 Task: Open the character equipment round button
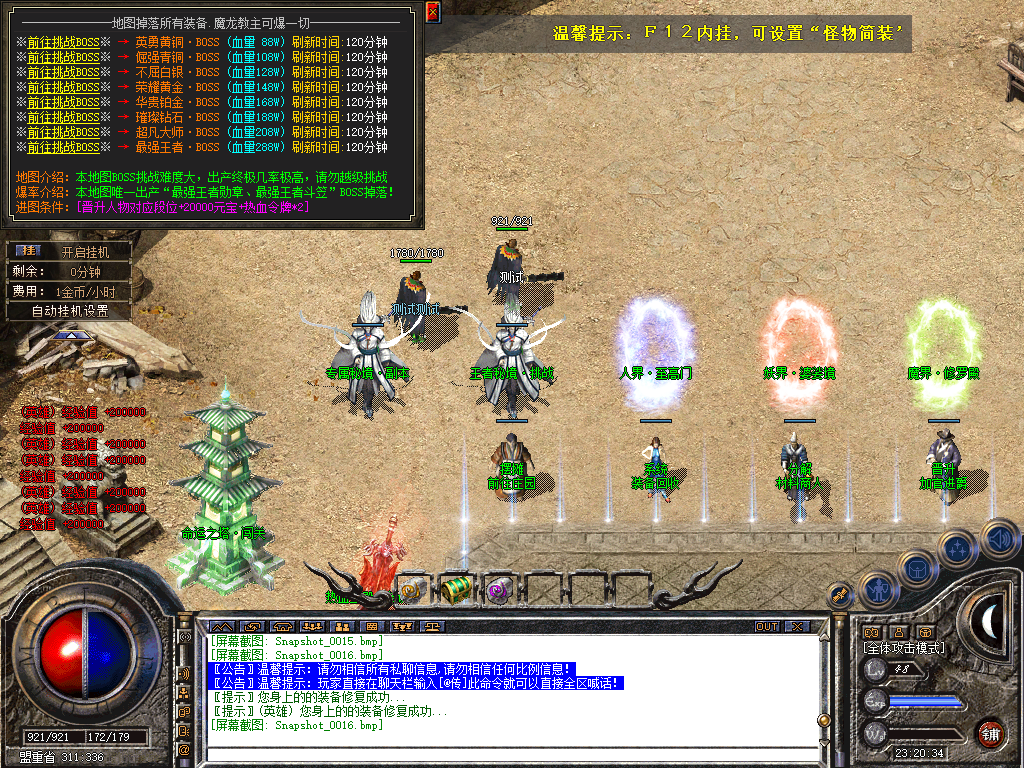point(877,590)
